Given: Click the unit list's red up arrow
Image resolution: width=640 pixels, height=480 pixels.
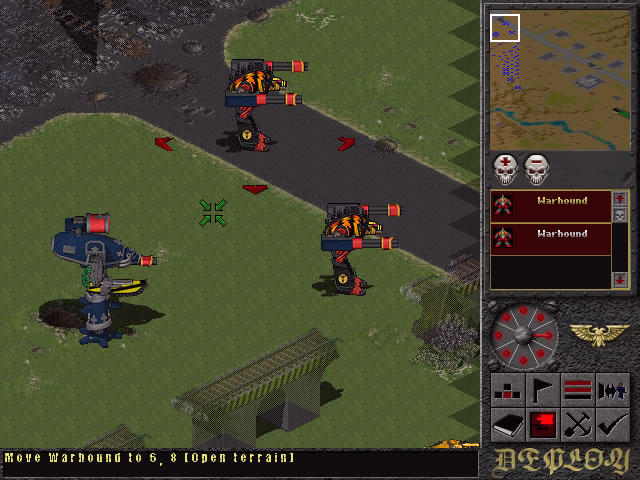Looking at the screenshot, I should (620, 199).
